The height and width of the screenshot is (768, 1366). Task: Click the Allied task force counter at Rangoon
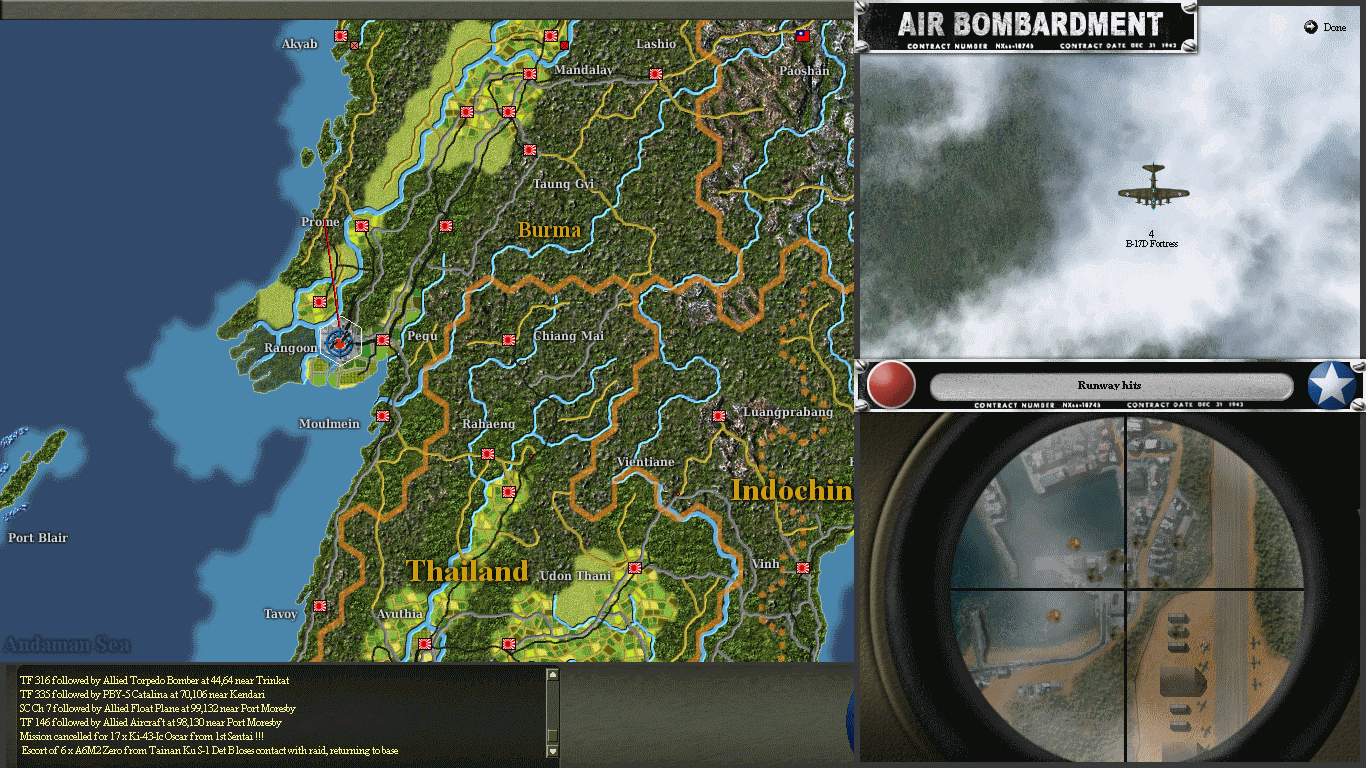[340, 343]
